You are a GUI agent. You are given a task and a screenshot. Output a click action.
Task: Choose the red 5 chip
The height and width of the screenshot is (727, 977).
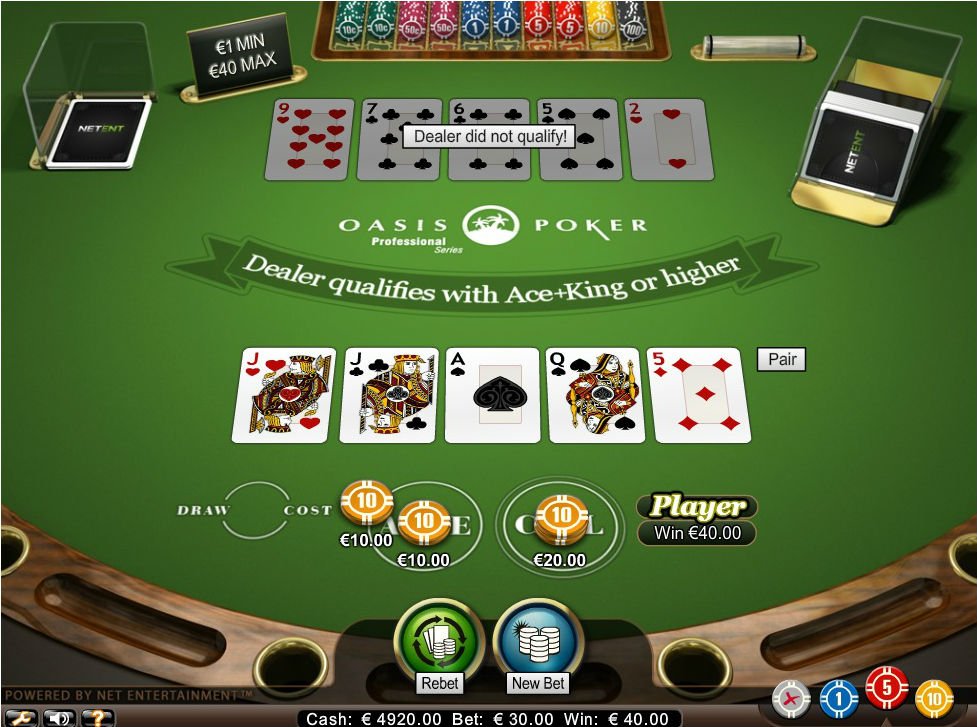[x=886, y=688]
